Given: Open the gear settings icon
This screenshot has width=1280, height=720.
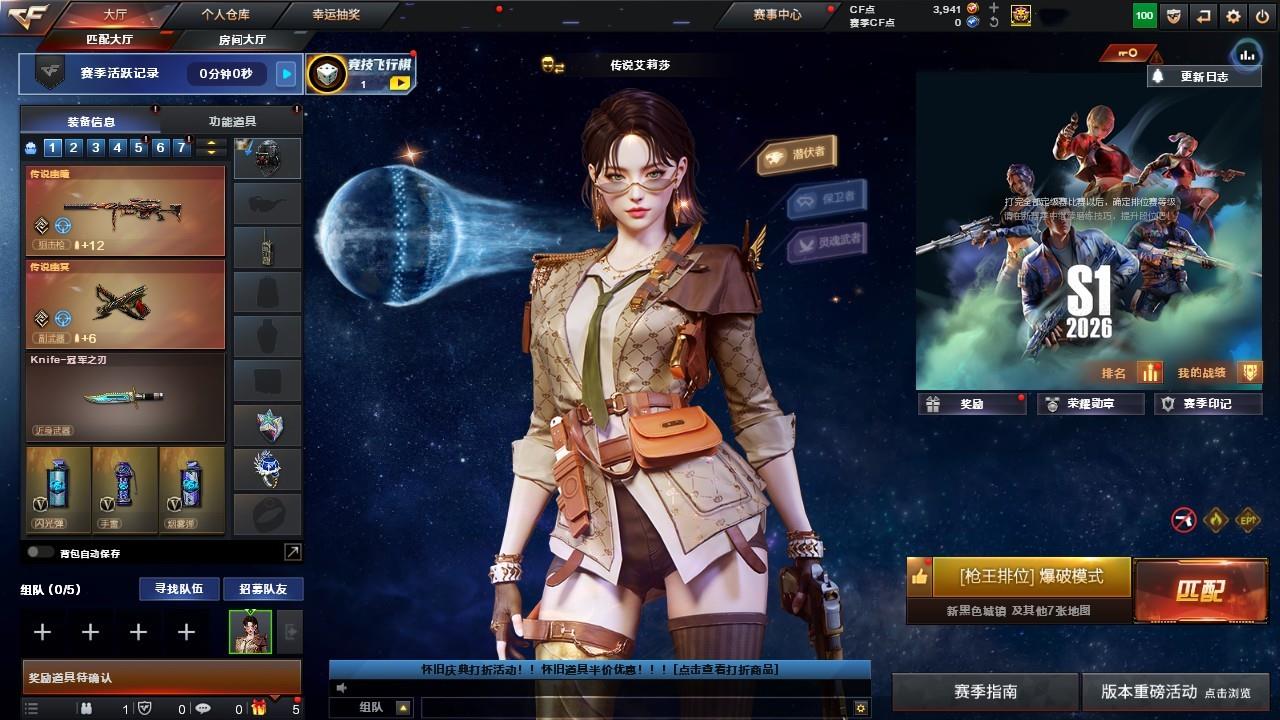Looking at the screenshot, I should pos(1233,16).
